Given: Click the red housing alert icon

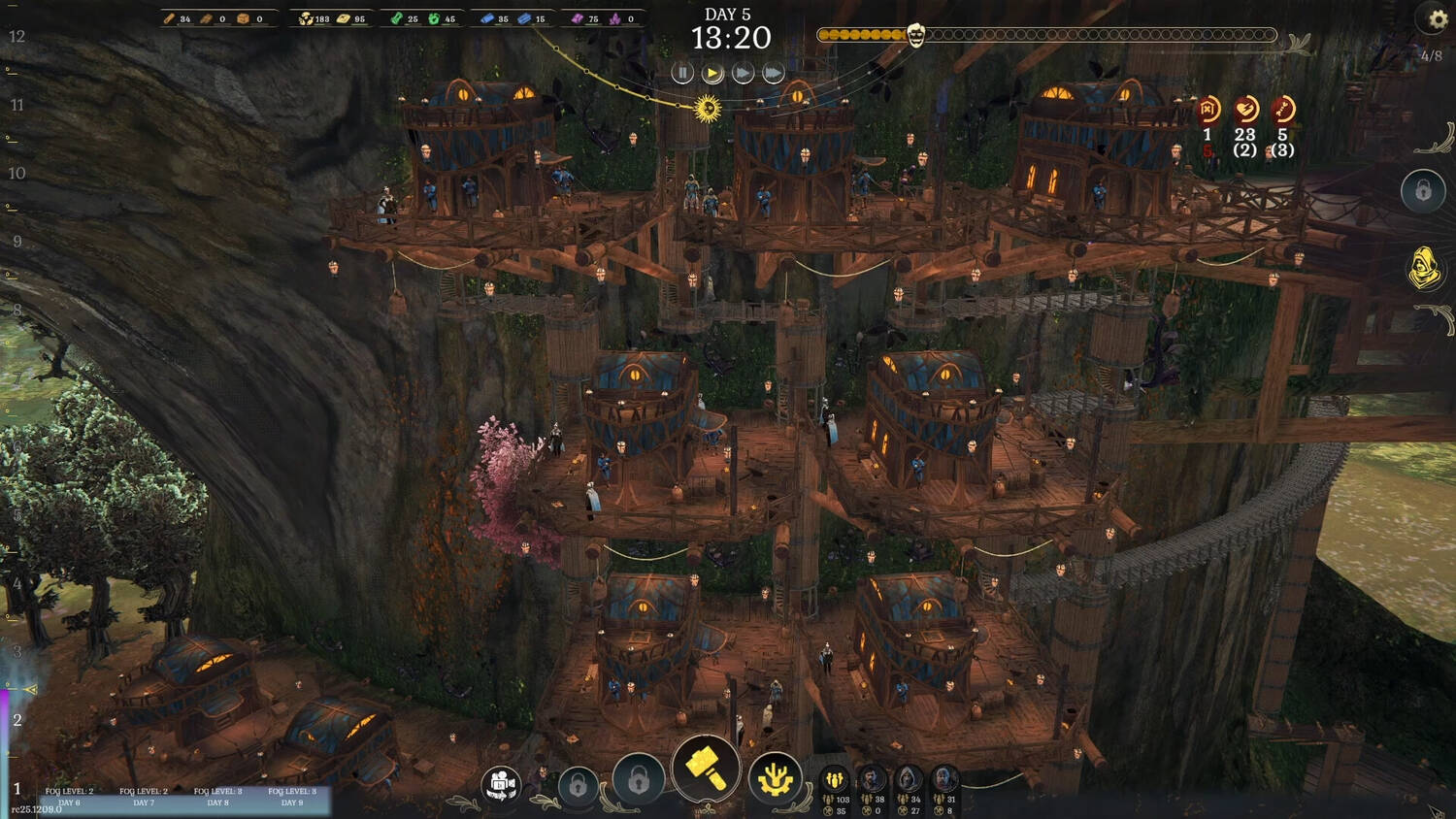Looking at the screenshot, I should point(1208,109).
